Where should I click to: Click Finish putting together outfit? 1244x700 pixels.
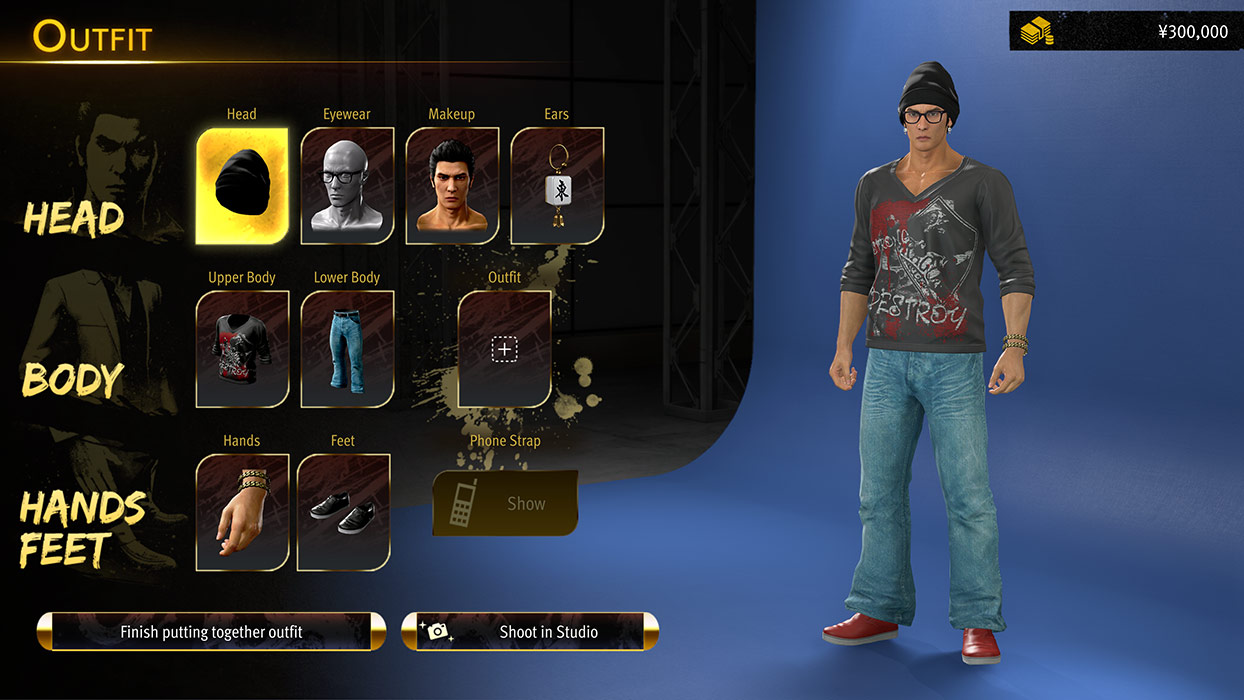point(211,632)
